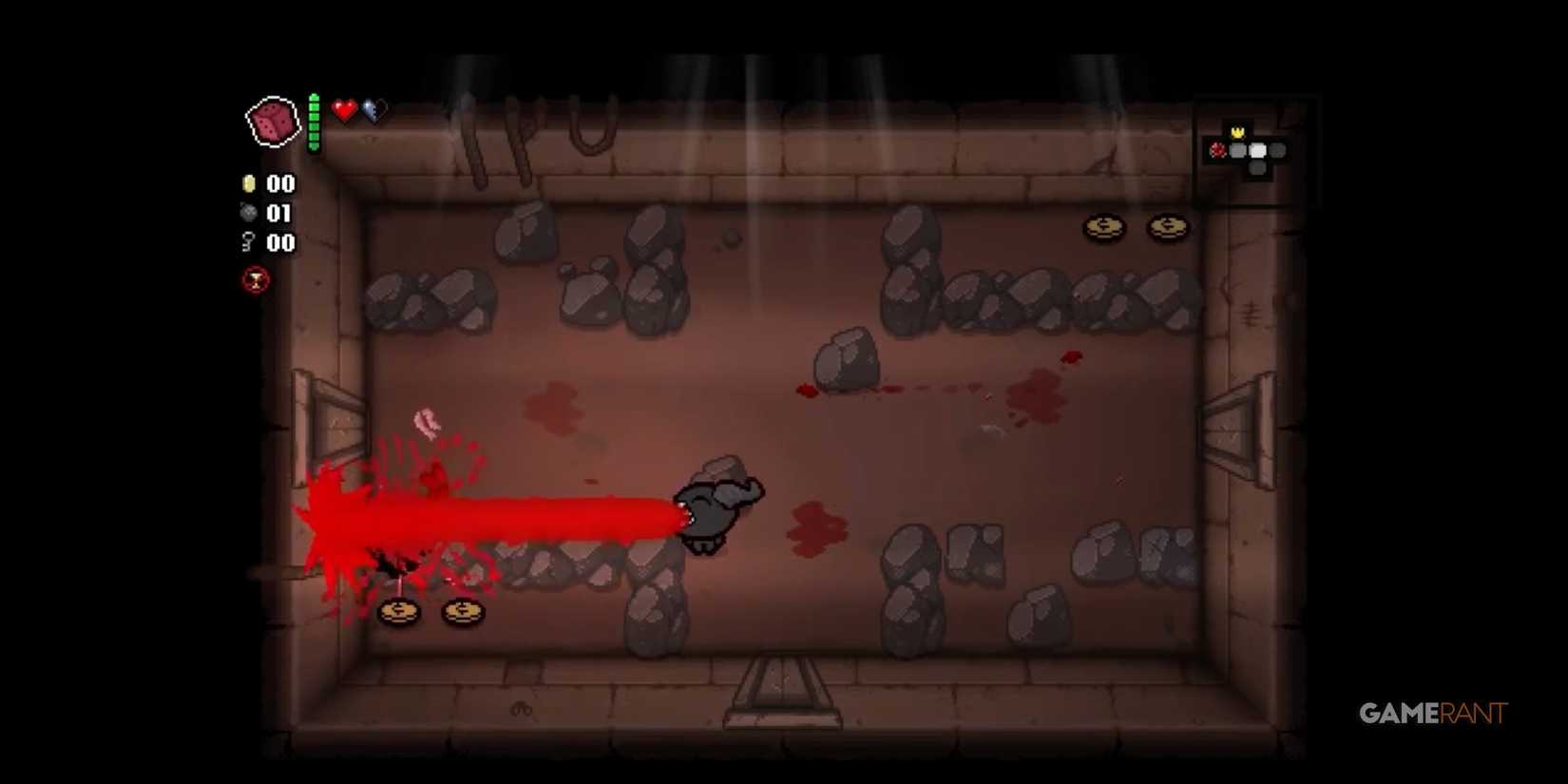Click the patterned visited room on the minimap
This screenshot has width=1568, height=784.
coord(1237,150)
